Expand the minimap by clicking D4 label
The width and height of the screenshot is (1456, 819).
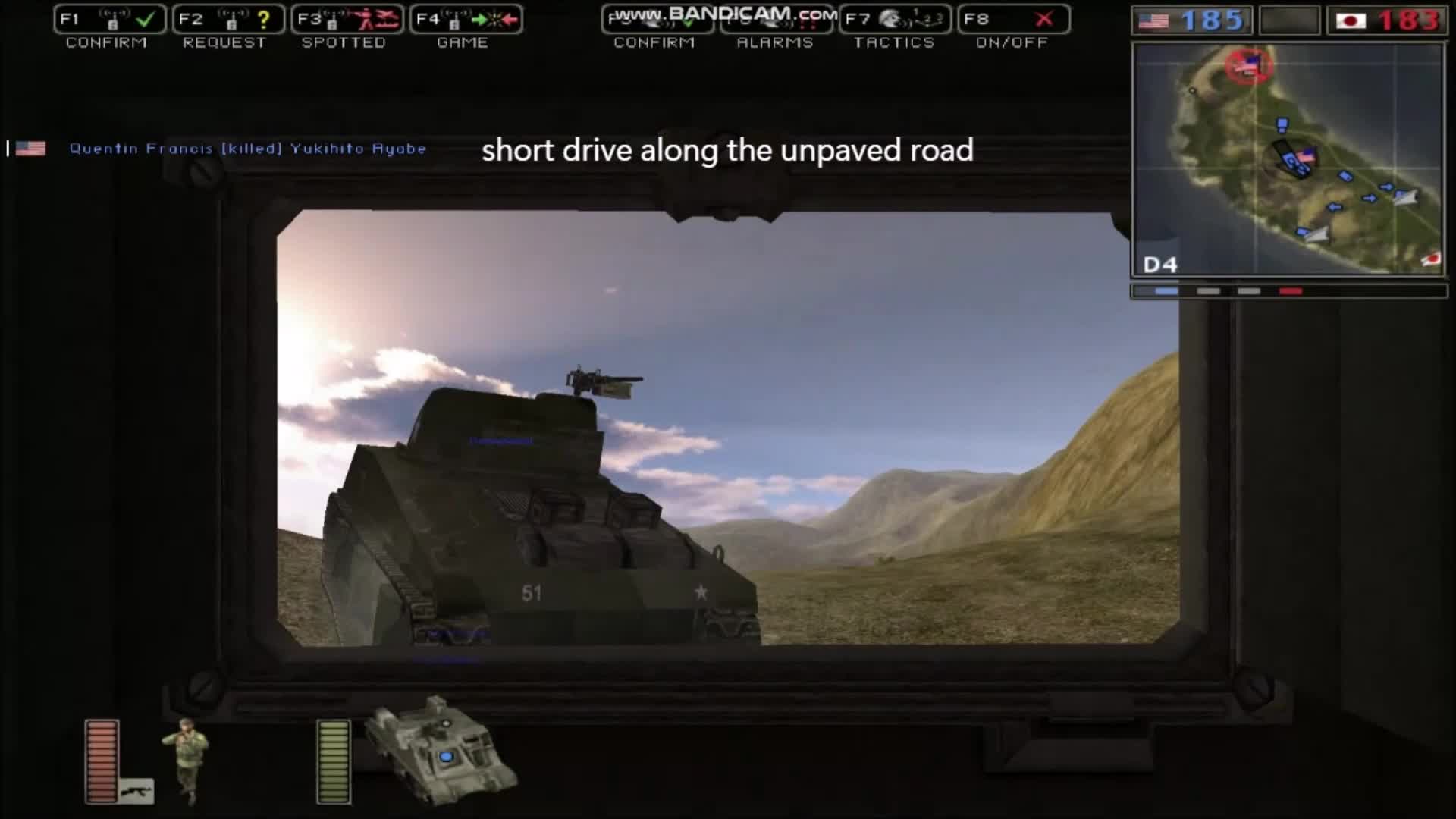[1160, 265]
